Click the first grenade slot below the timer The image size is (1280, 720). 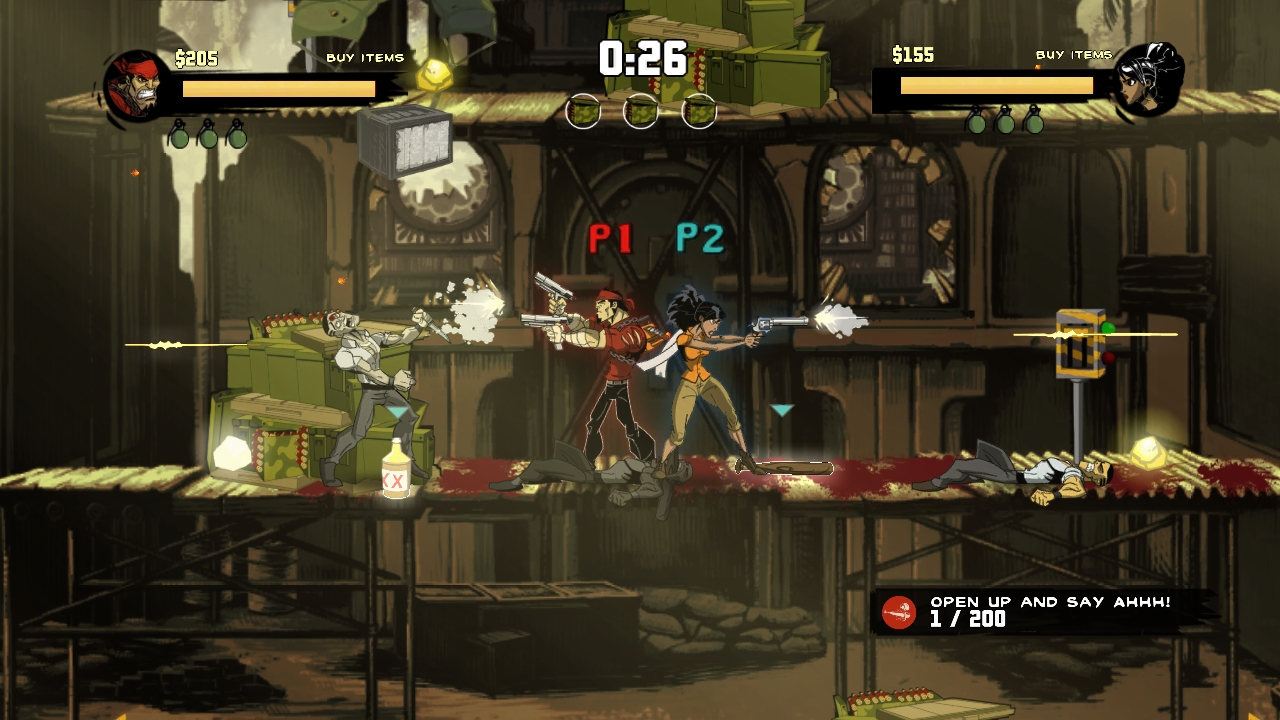[582, 113]
